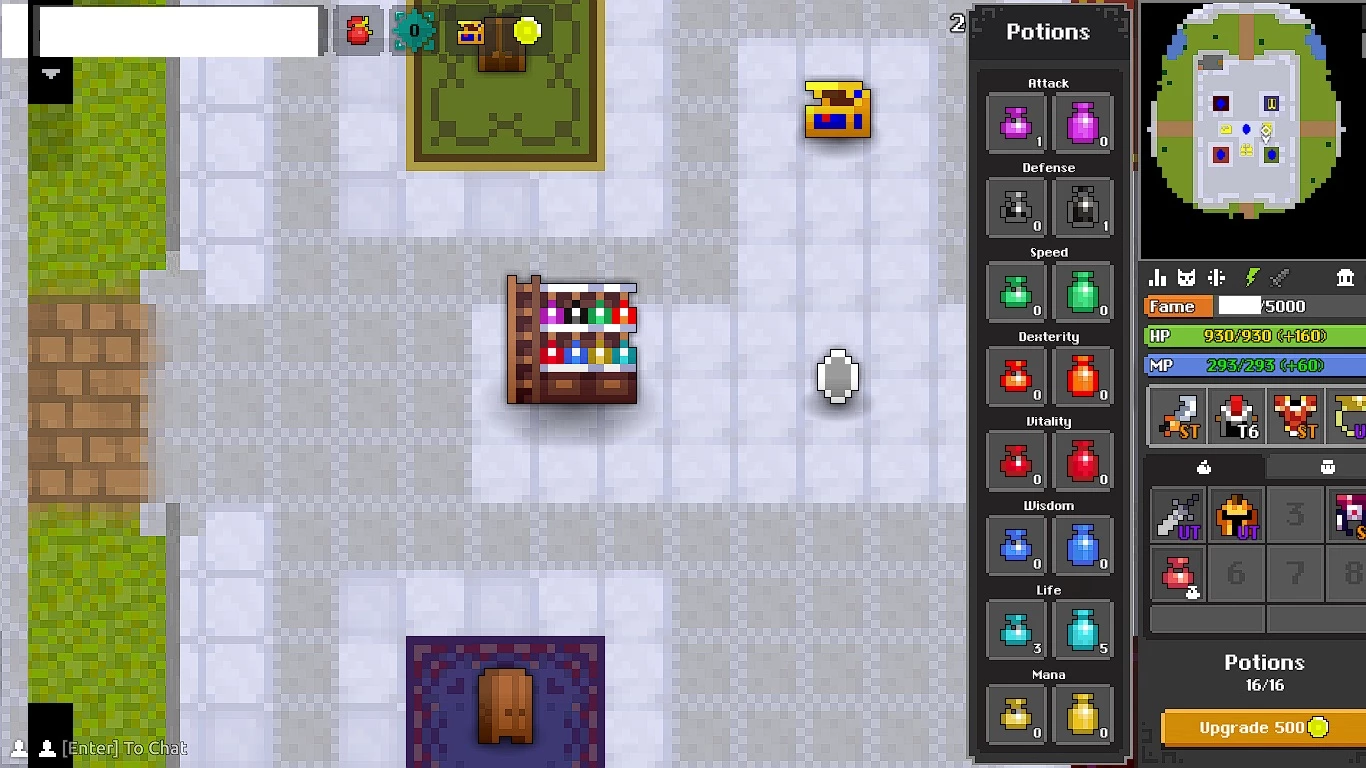The width and height of the screenshot is (1366, 768).
Task: Select the Life potion holding 3
Action: [1016, 630]
